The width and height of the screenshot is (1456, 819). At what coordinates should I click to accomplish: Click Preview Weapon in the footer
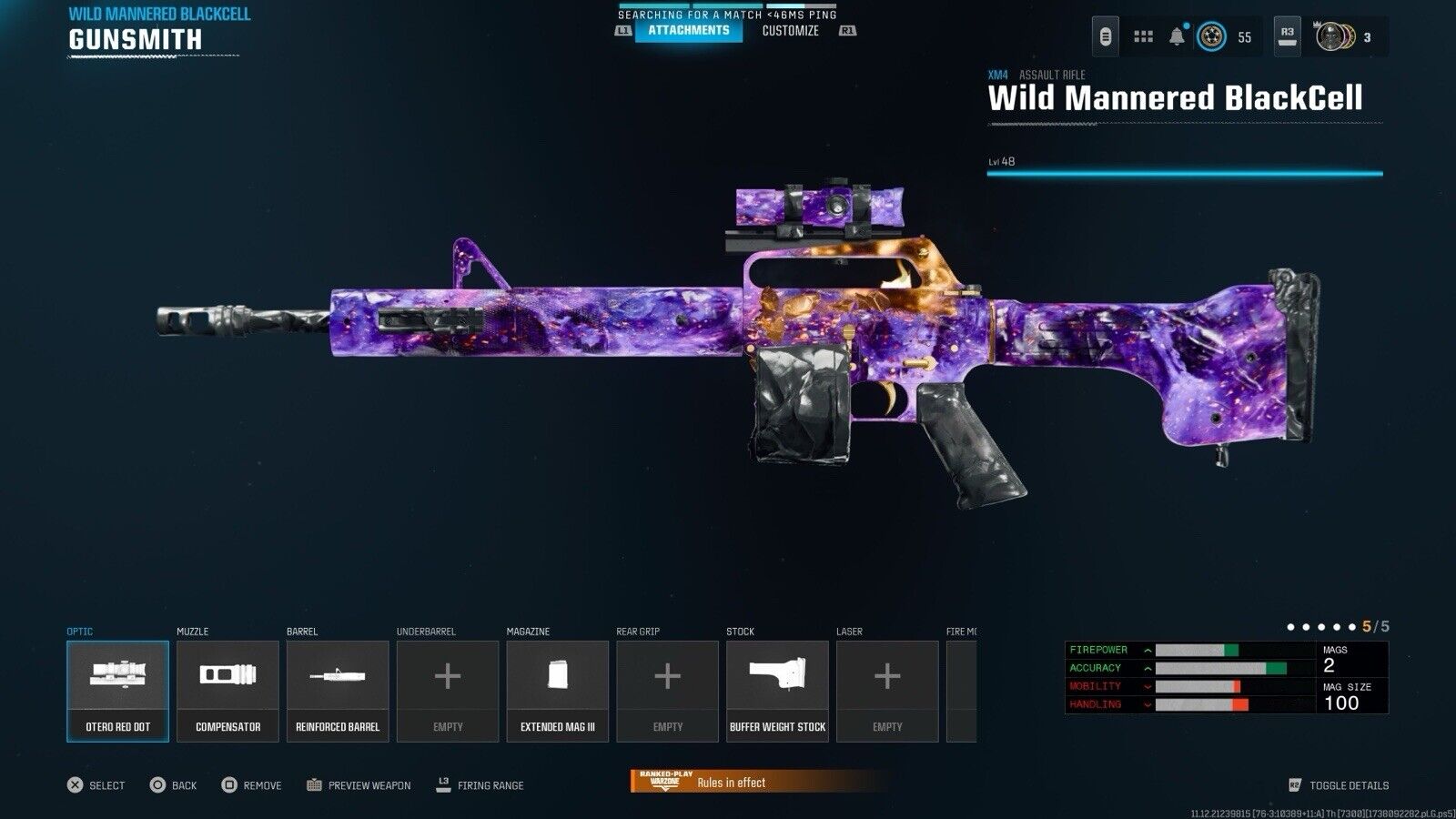359,785
